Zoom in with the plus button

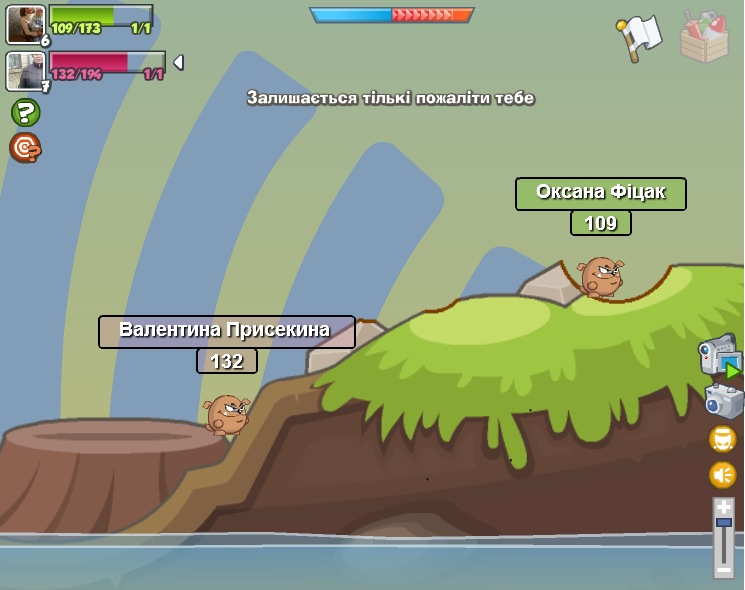click(724, 508)
